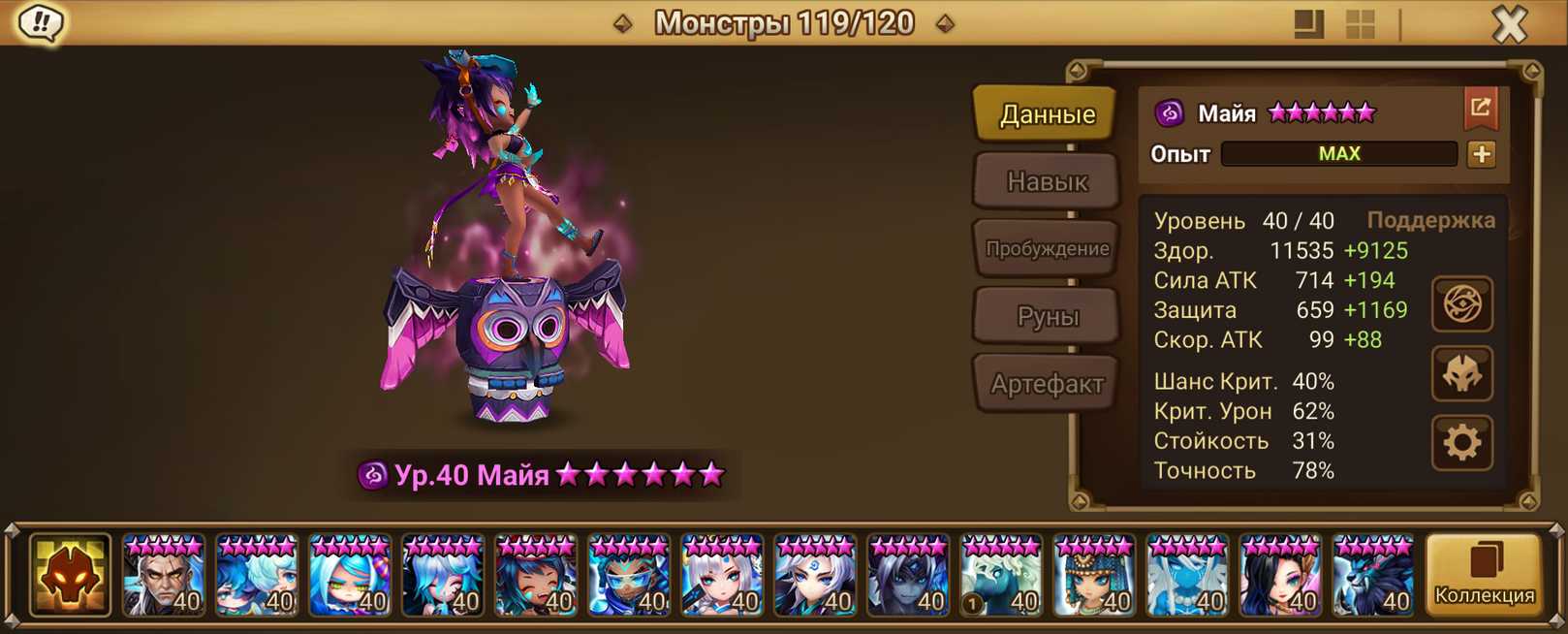Viewport: 1568px width, 634px height.
Task: Close the Монстры window
Action: click(x=1509, y=24)
